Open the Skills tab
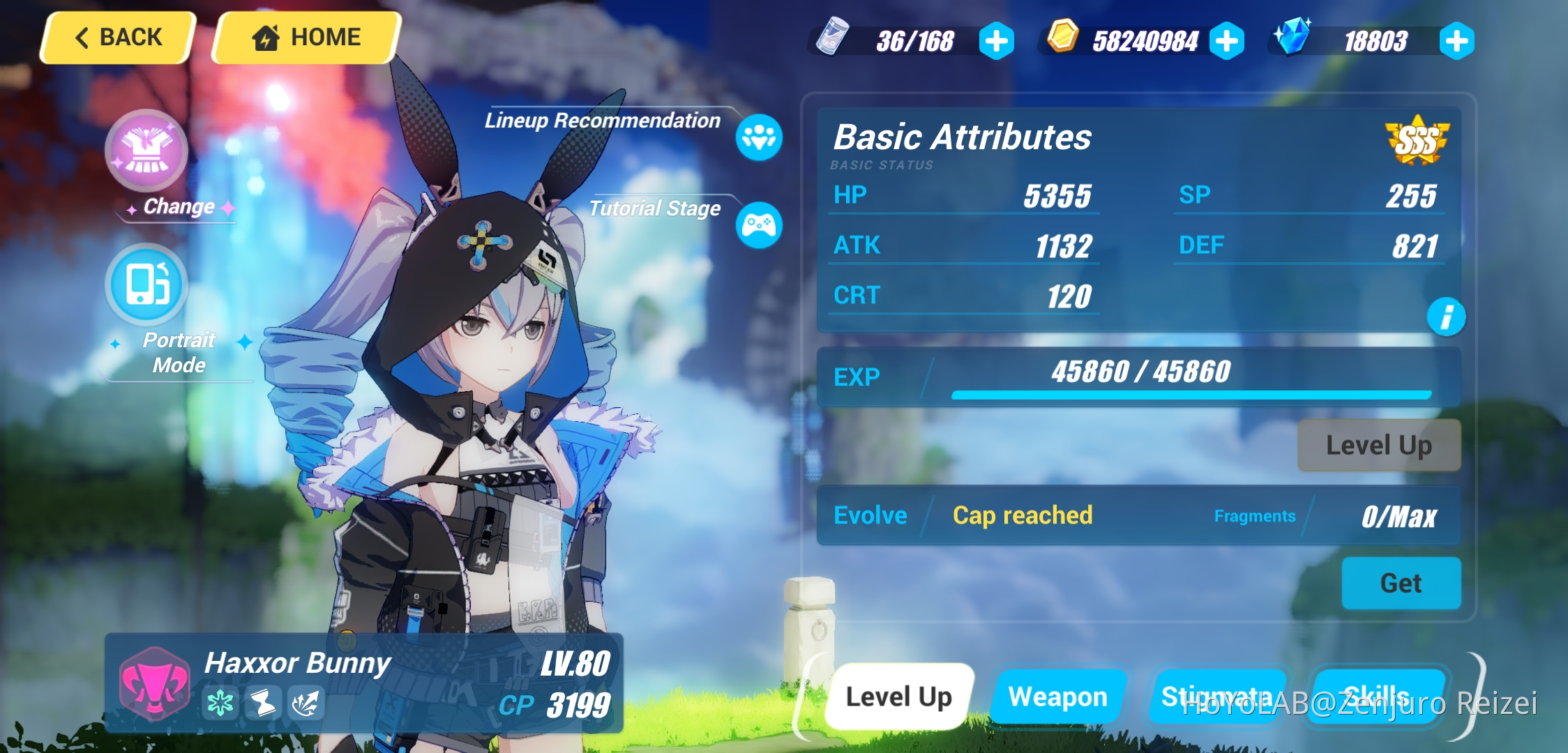 pyautogui.click(x=1382, y=696)
